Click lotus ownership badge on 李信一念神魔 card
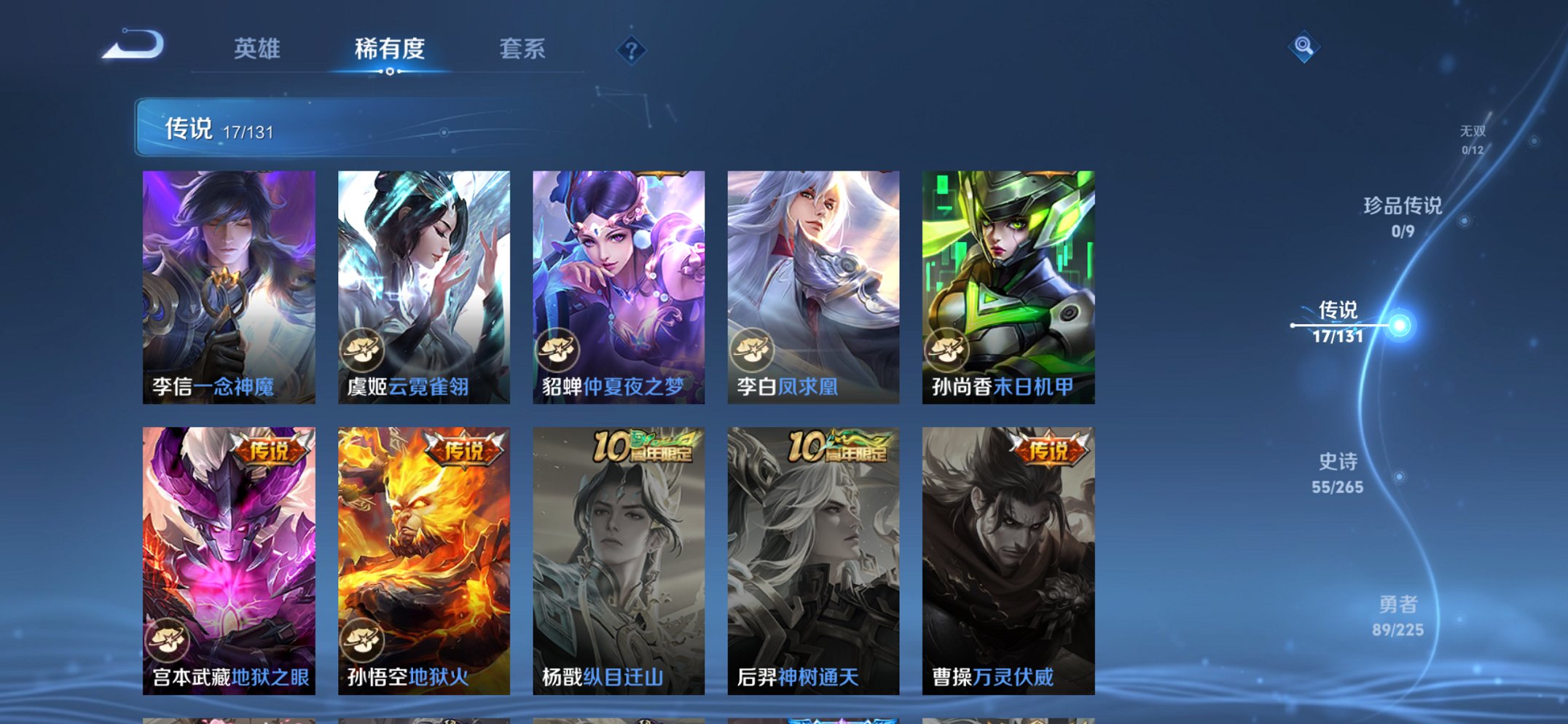This screenshot has height=724, width=1568. click(x=168, y=348)
